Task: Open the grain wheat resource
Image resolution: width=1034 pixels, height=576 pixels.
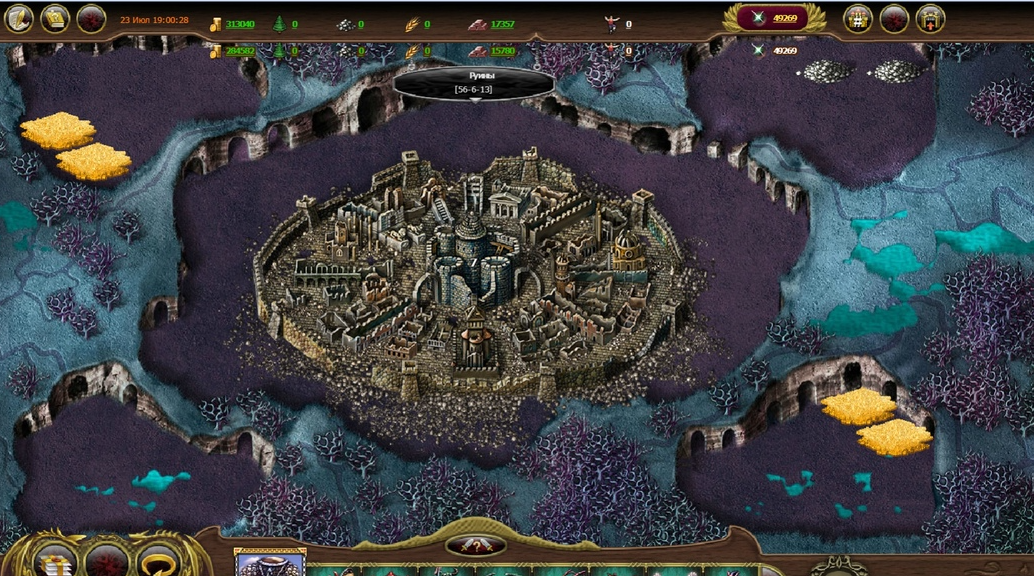Action: click(417, 24)
